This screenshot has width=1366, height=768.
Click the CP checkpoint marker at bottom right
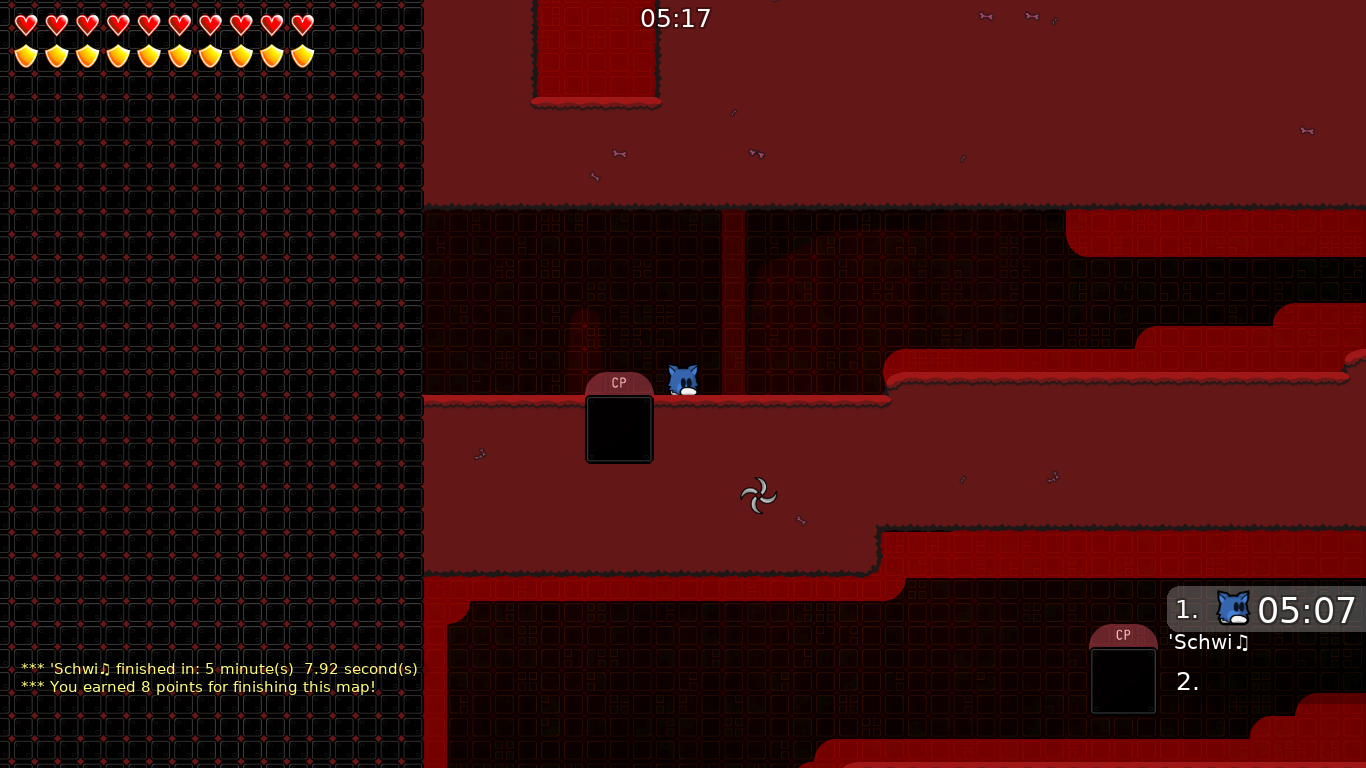click(x=1123, y=635)
